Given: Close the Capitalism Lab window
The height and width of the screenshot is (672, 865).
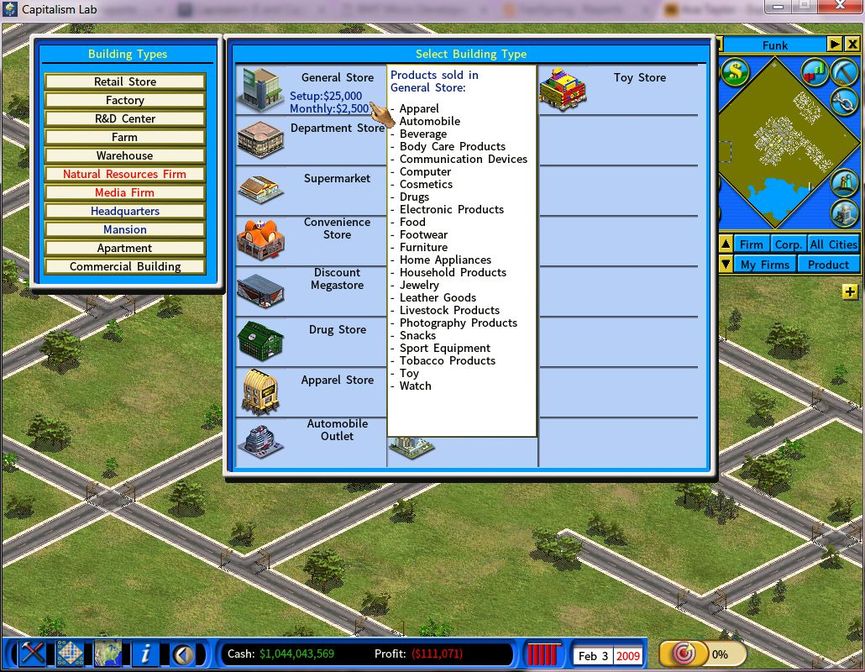Looking at the screenshot, I should click(838, 7).
